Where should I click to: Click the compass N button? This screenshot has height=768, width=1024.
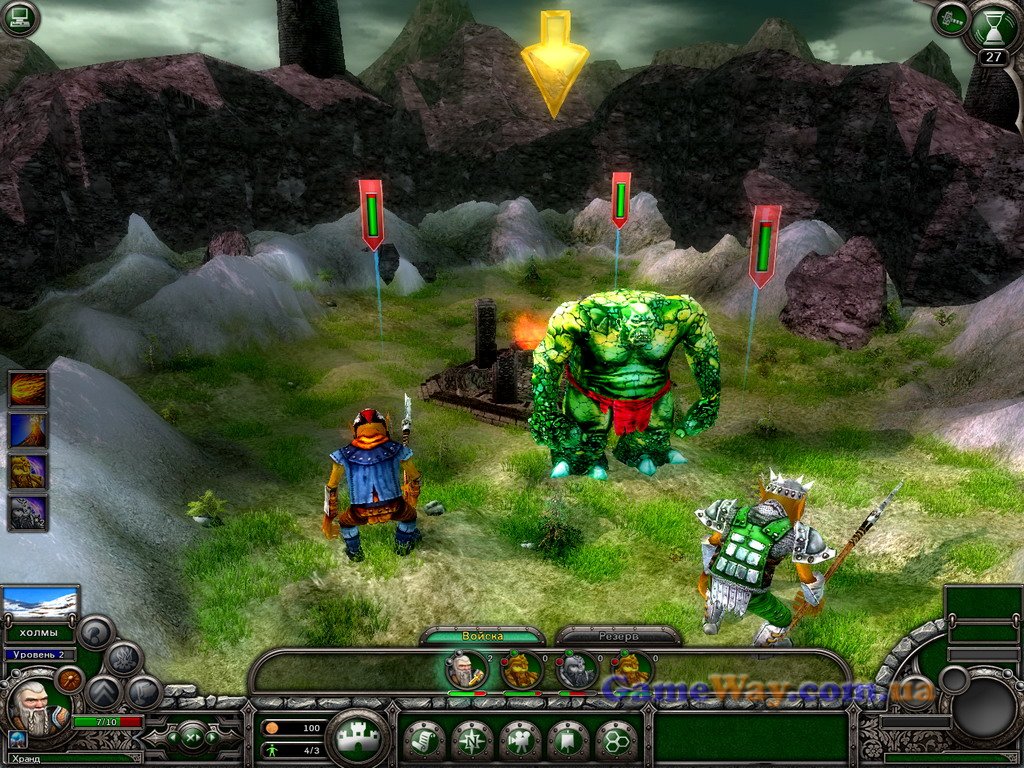[471, 741]
